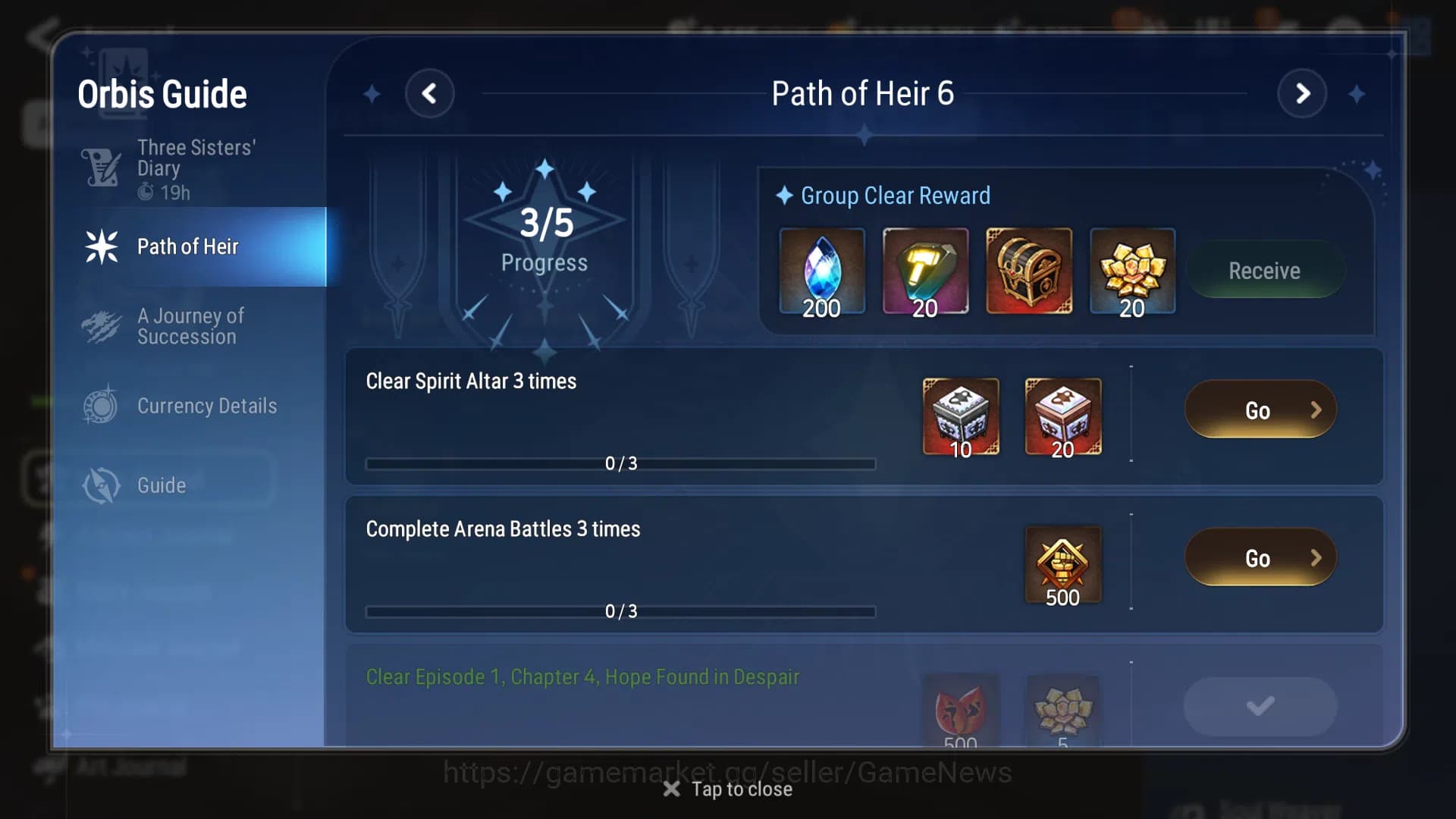Open the Guide compass icon

click(x=102, y=485)
